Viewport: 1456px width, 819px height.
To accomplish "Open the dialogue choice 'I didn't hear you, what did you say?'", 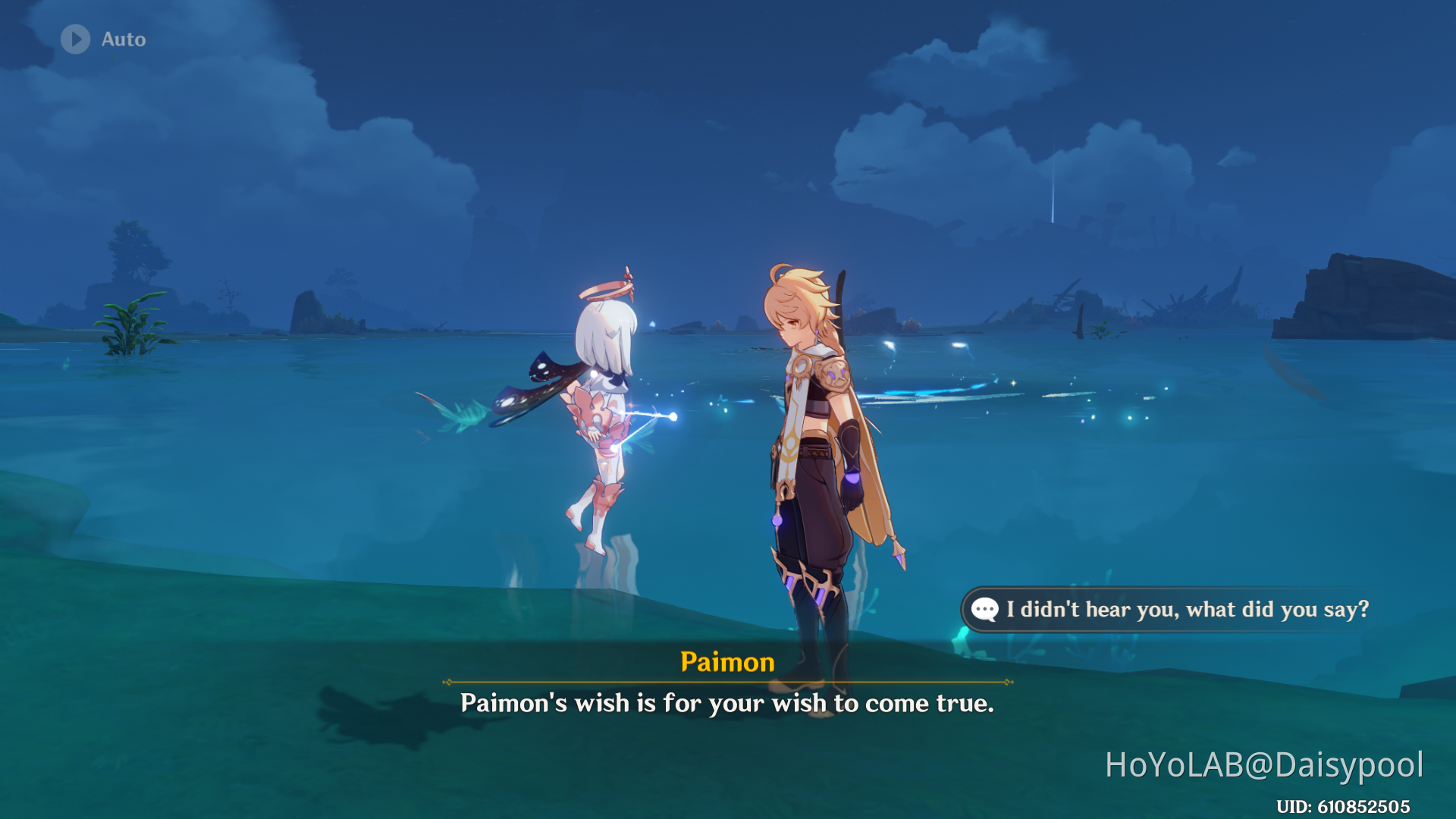I will click(x=1191, y=609).
